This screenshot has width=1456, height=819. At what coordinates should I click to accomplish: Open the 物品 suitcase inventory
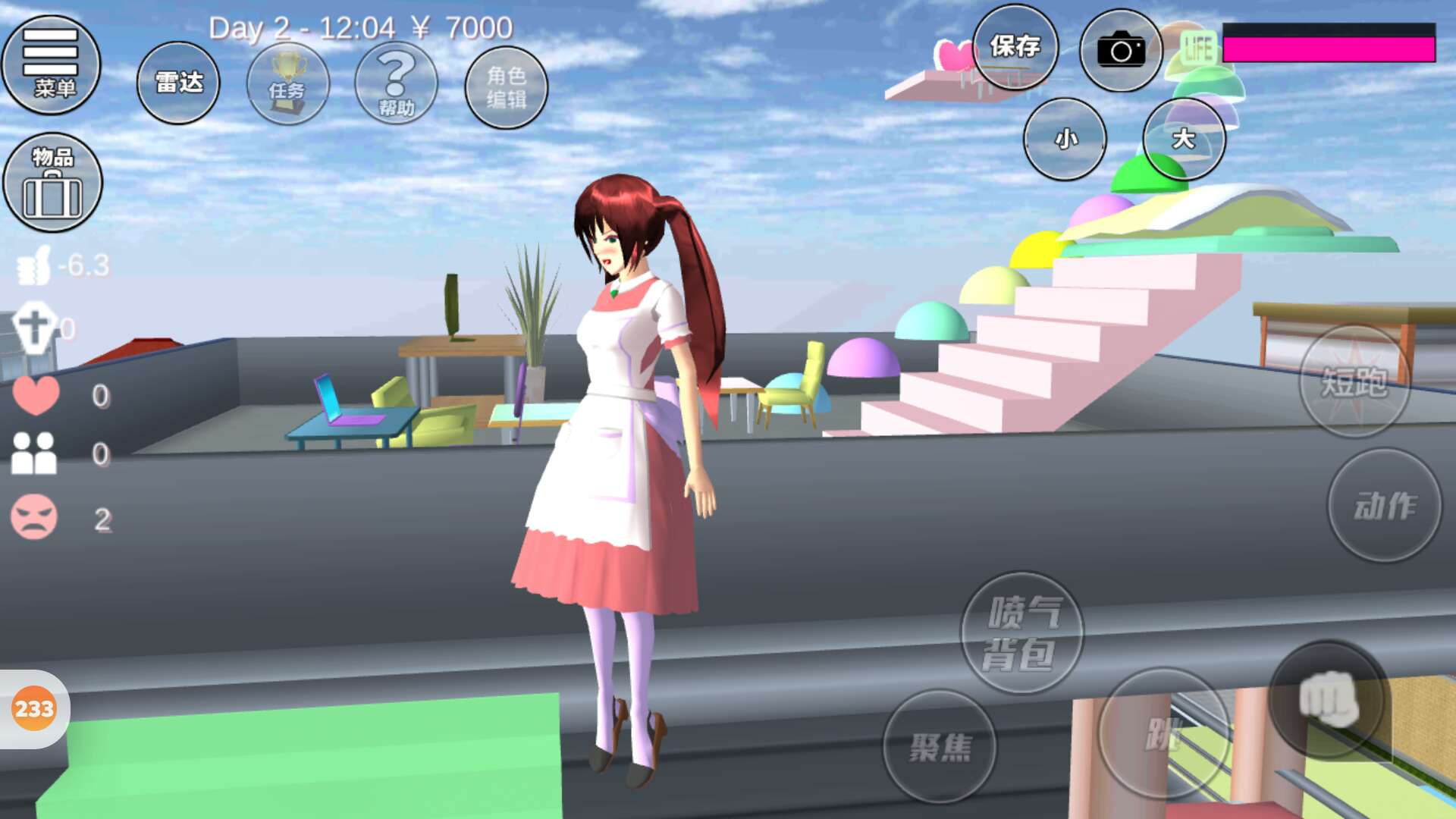click(x=52, y=183)
